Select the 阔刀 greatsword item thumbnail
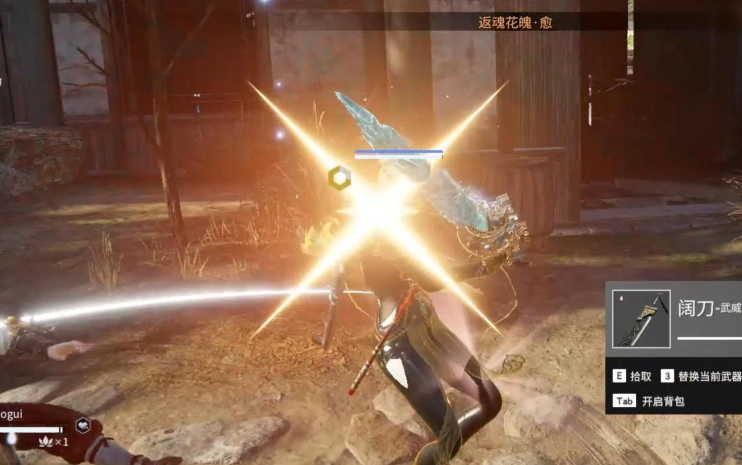 (641, 318)
